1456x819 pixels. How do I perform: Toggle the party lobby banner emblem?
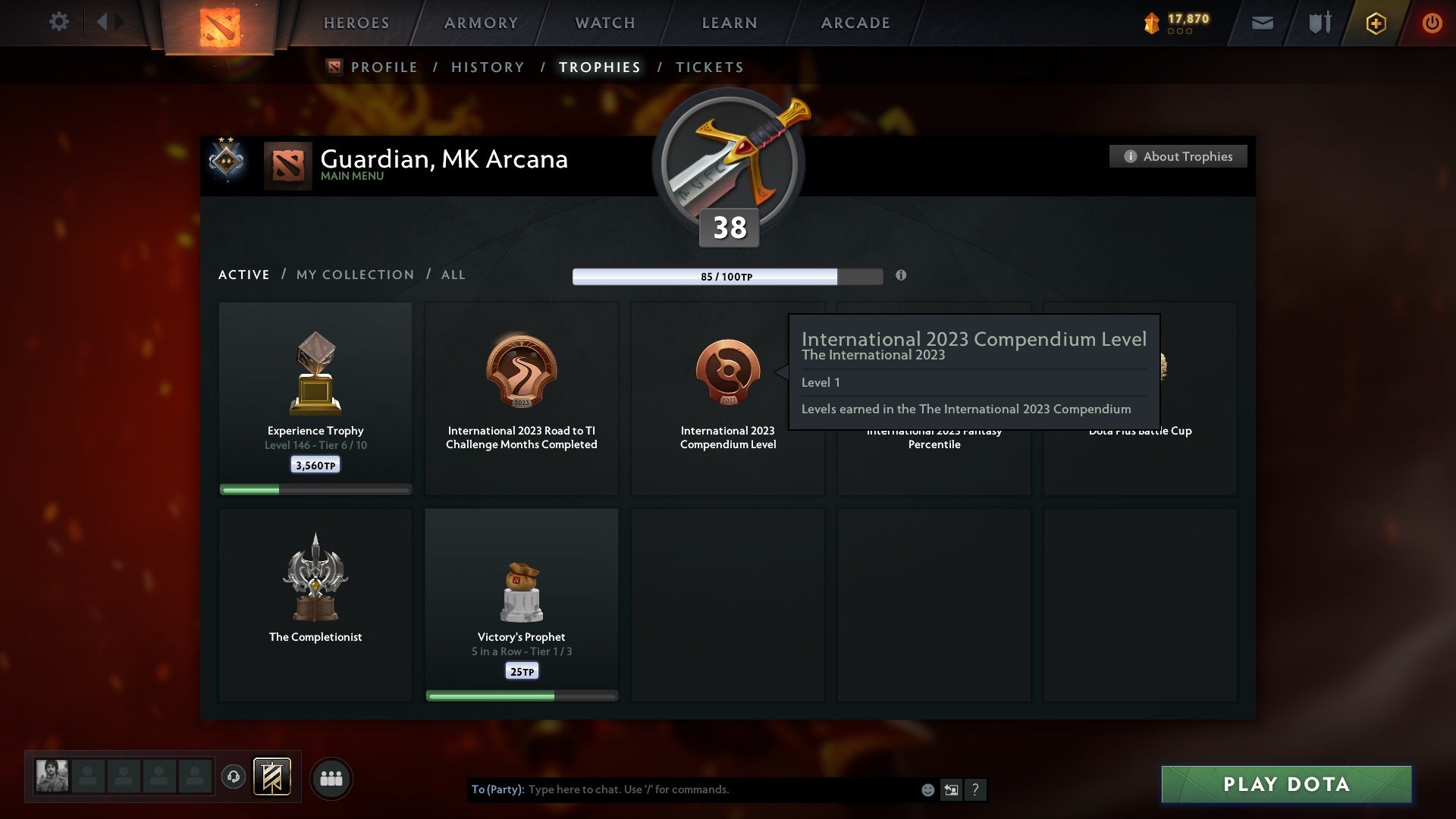click(x=273, y=777)
